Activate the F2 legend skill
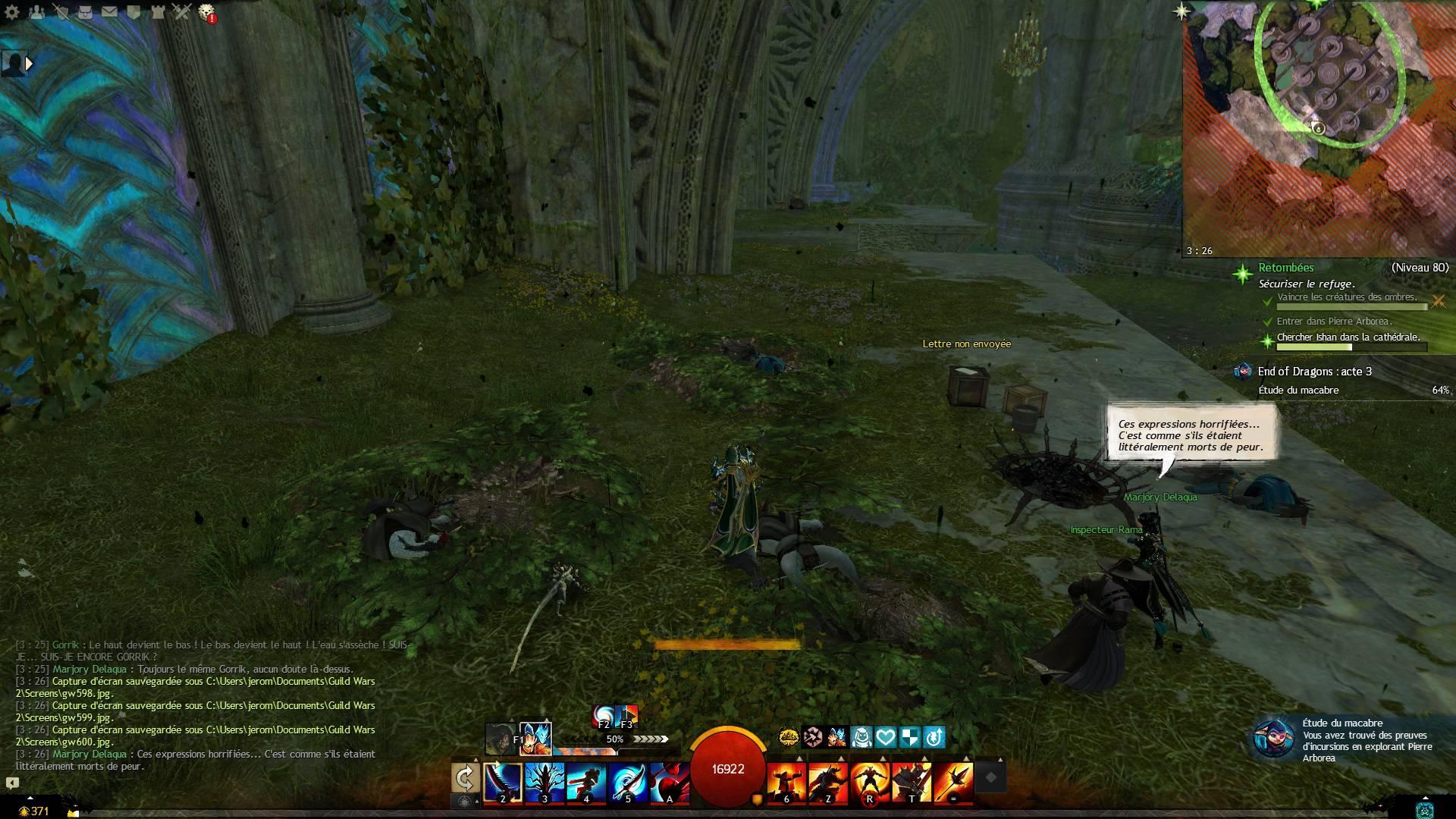1456x819 pixels. [604, 717]
